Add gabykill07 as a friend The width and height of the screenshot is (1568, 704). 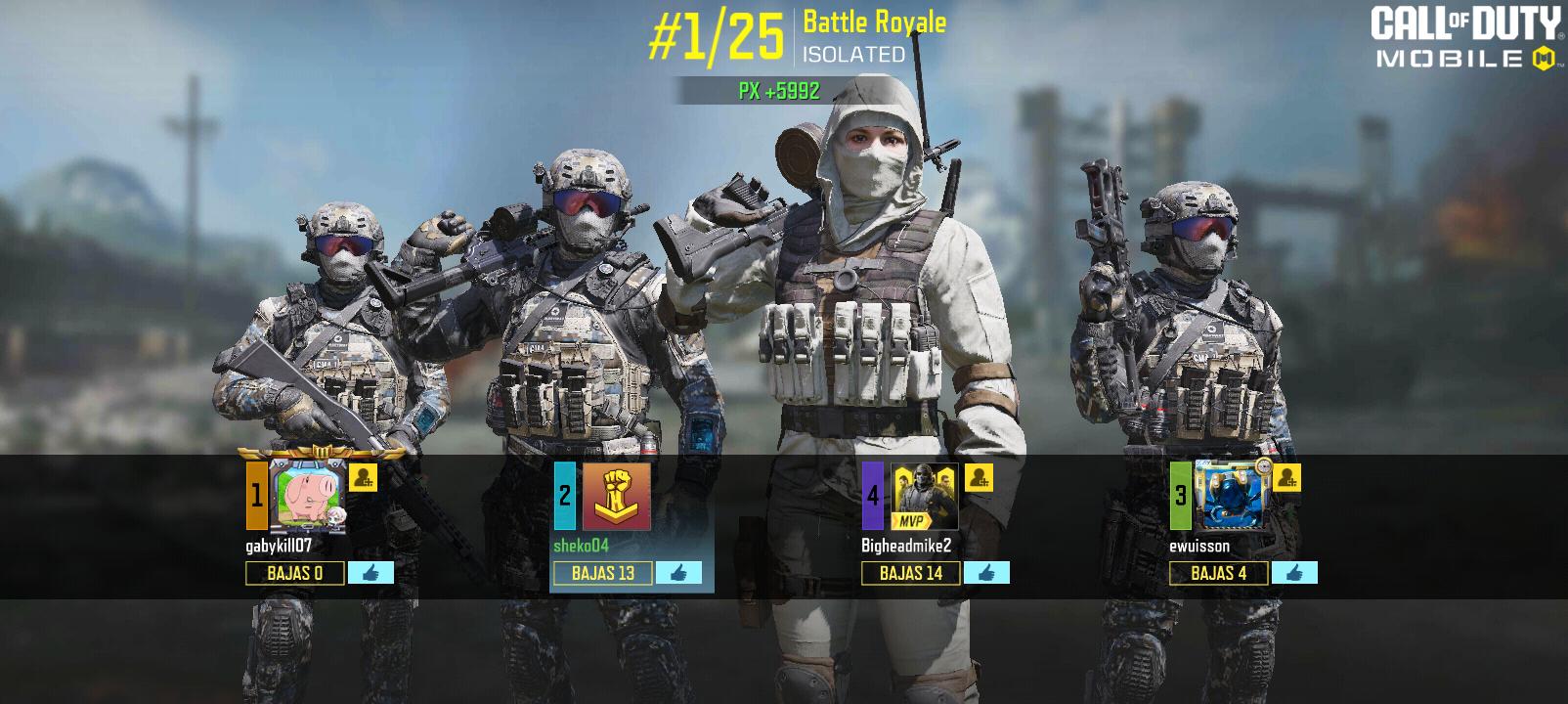point(363,478)
